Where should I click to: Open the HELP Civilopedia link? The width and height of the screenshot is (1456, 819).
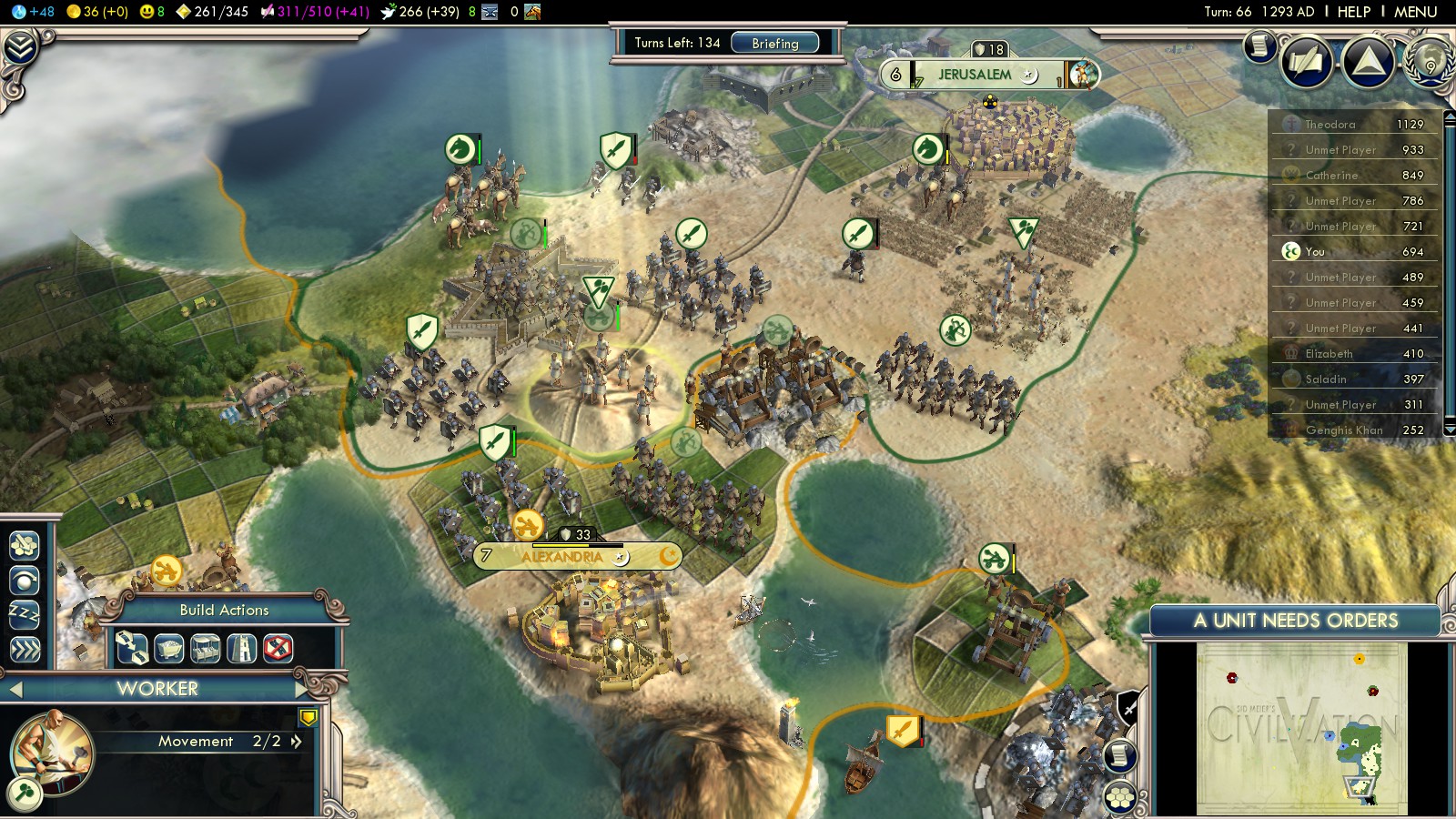coord(1353,12)
